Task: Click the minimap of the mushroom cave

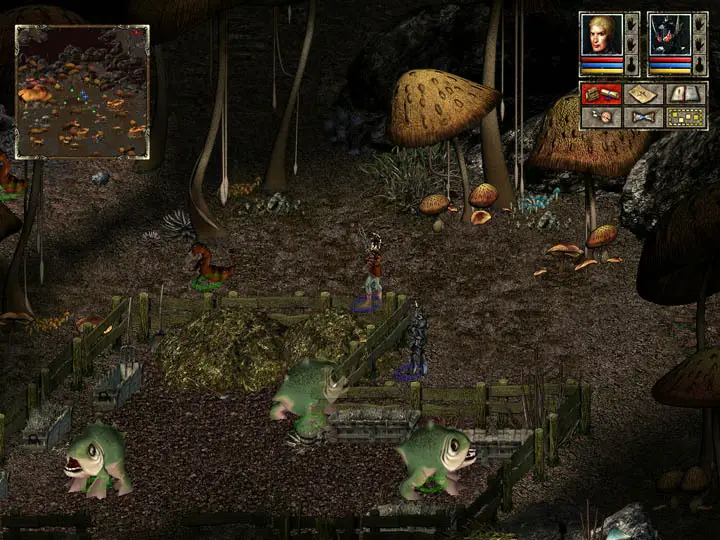Action: [x=82, y=92]
